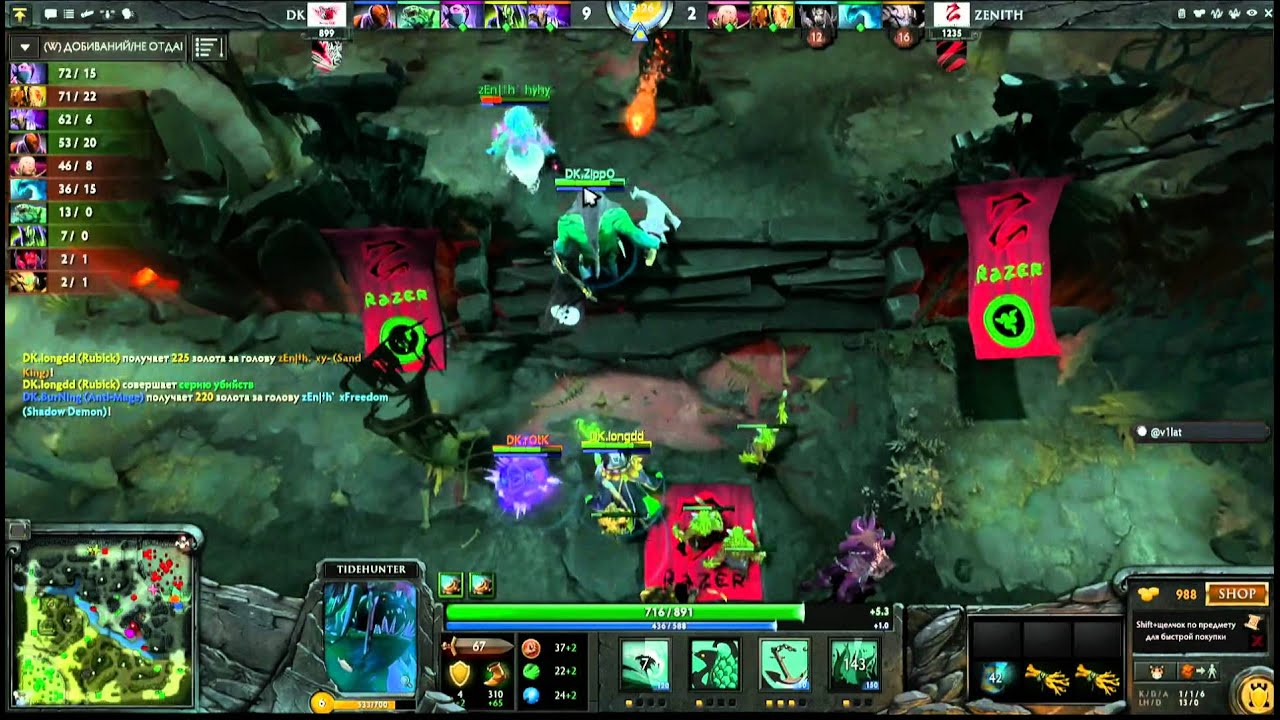Open the gold SHOP button

coord(1236,594)
